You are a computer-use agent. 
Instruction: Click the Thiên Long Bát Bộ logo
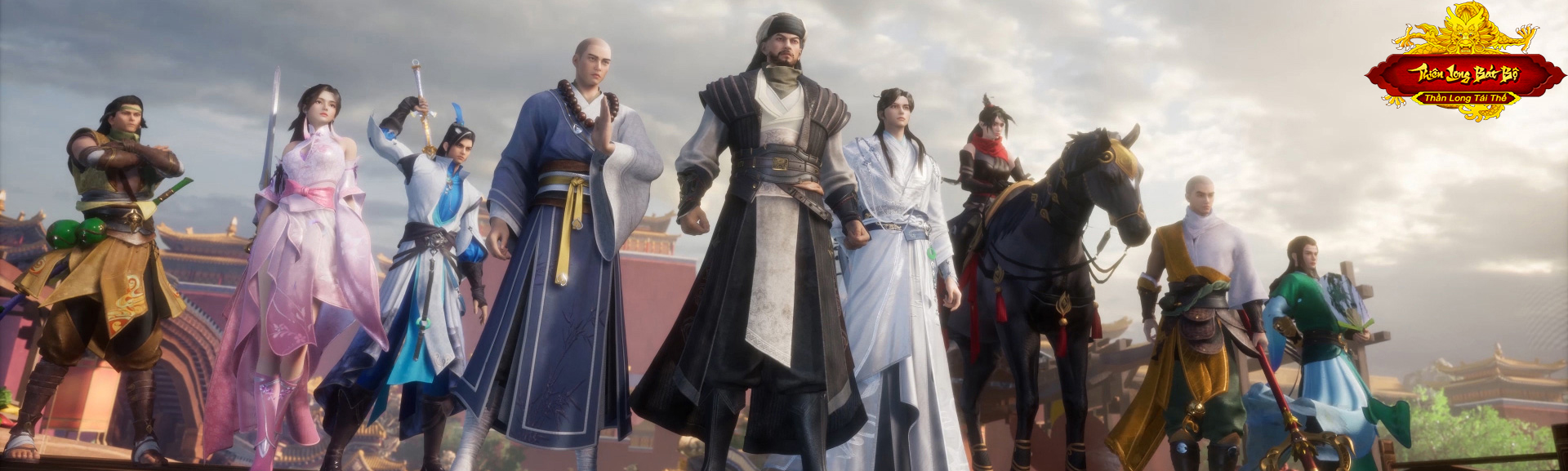click(1464, 73)
